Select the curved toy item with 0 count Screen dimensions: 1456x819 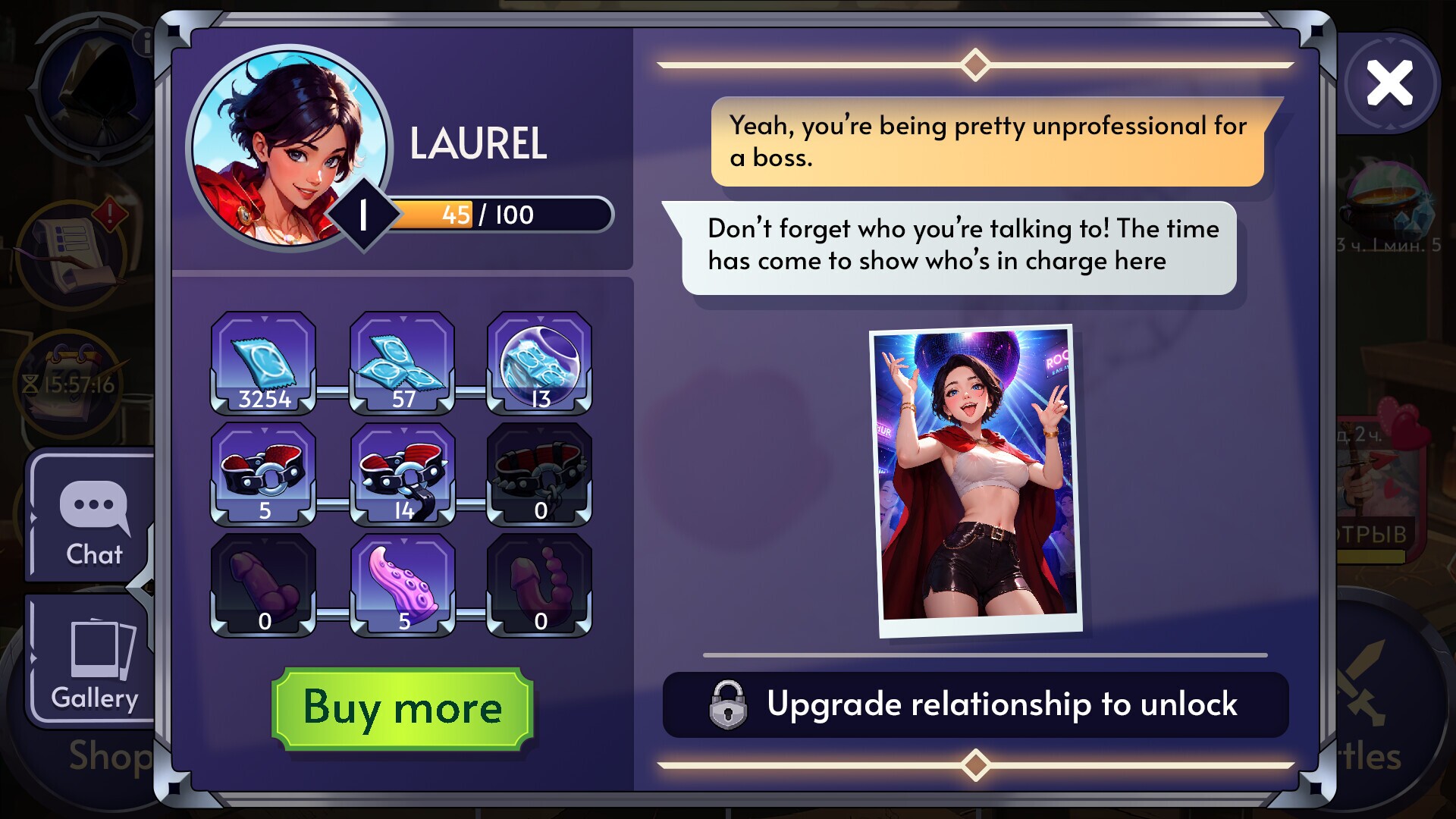tap(540, 581)
